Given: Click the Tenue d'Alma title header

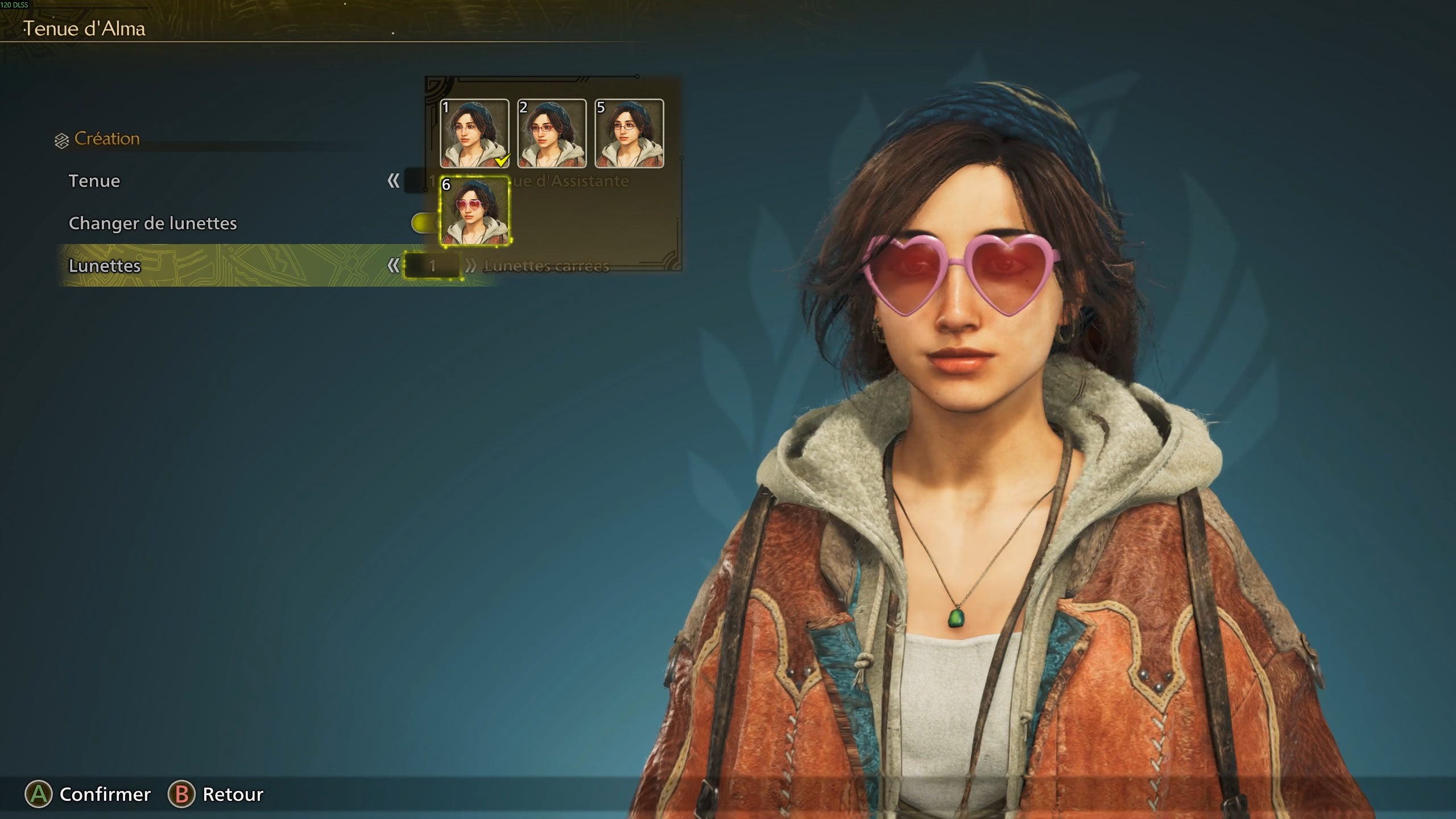Looking at the screenshot, I should click(x=85, y=28).
